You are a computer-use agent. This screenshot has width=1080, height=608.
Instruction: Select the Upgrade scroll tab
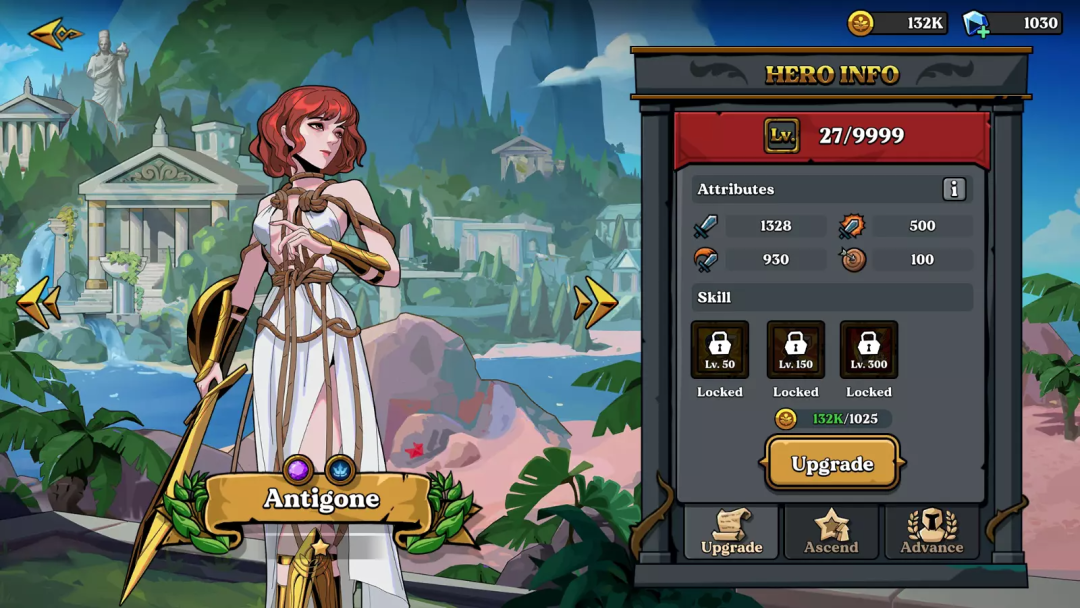731,532
